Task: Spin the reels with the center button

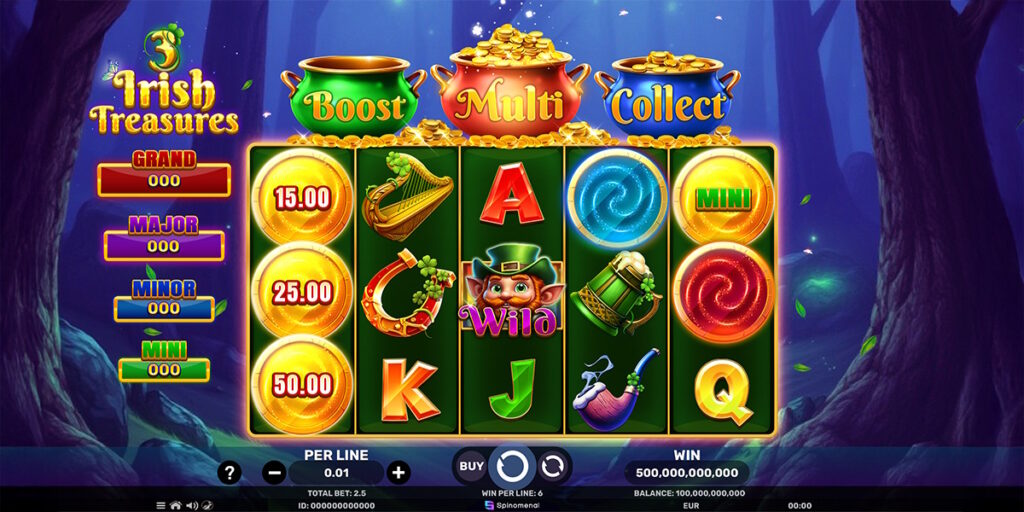Action: [512, 465]
